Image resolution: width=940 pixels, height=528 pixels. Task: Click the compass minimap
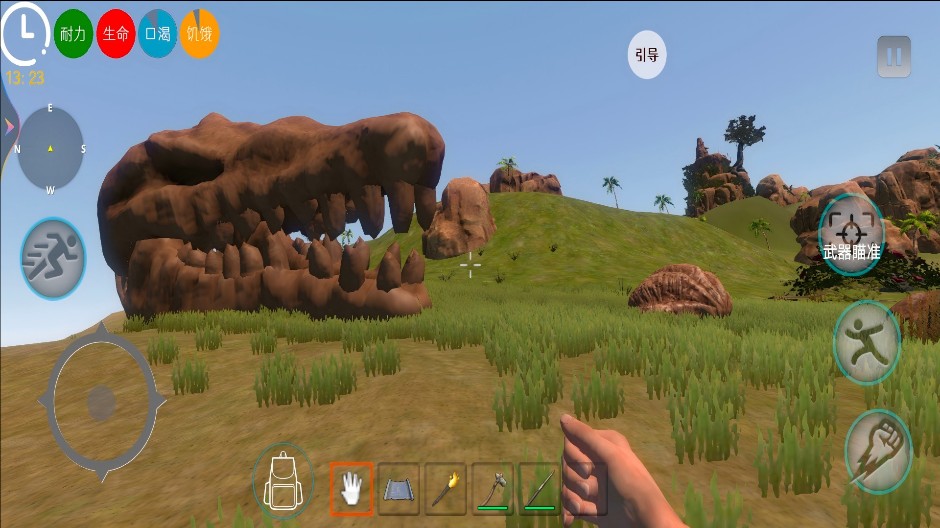coord(51,149)
